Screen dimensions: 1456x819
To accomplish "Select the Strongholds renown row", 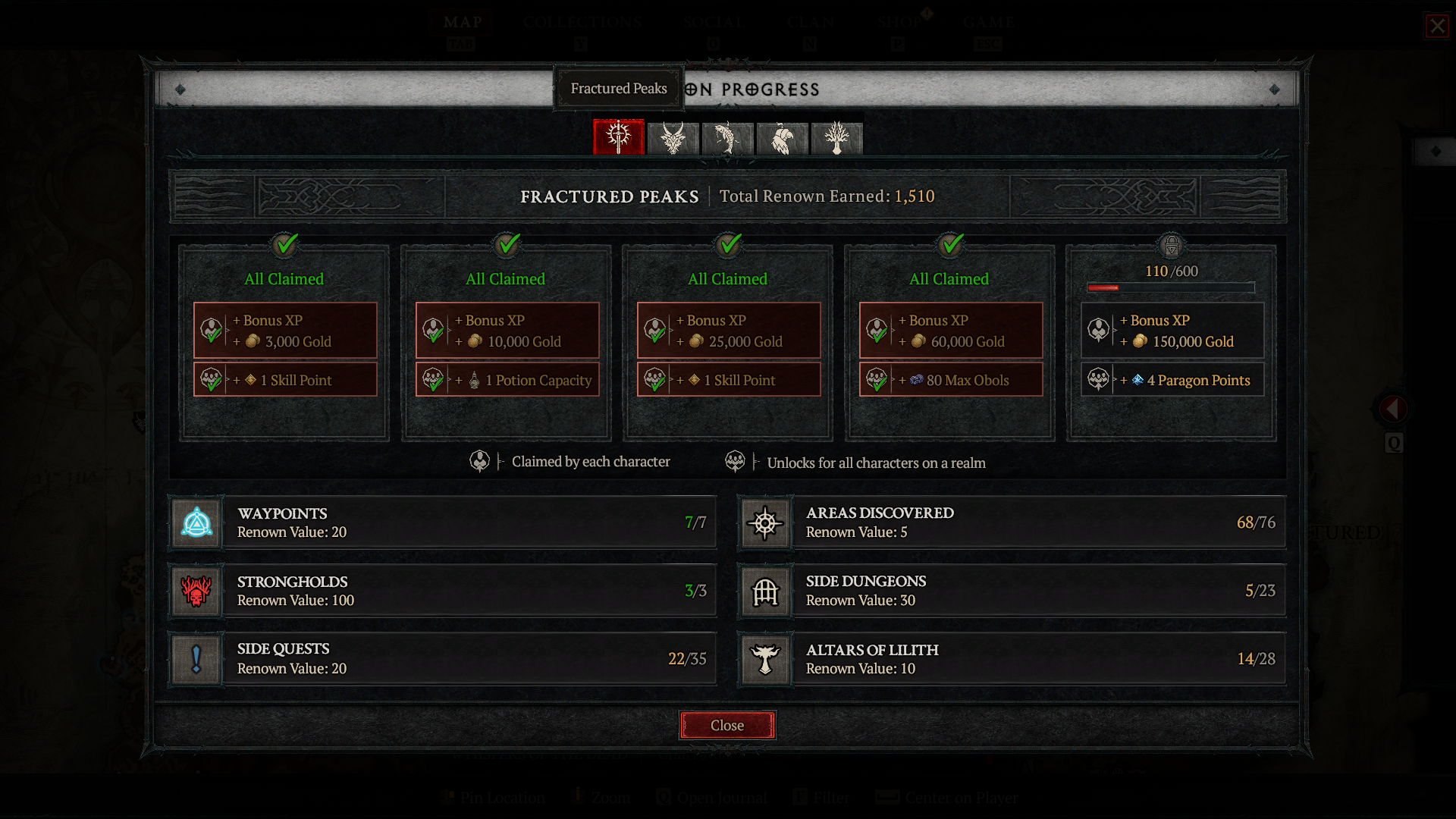I will point(443,591).
